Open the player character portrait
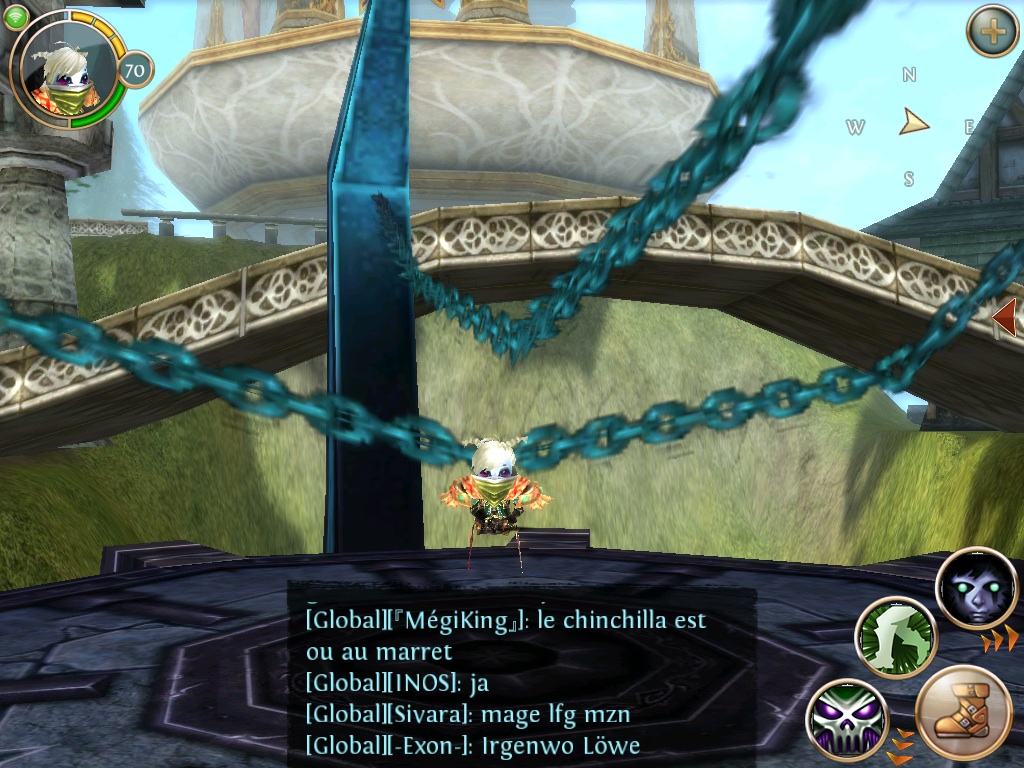Screen dimensions: 1024x768 [63, 69]
